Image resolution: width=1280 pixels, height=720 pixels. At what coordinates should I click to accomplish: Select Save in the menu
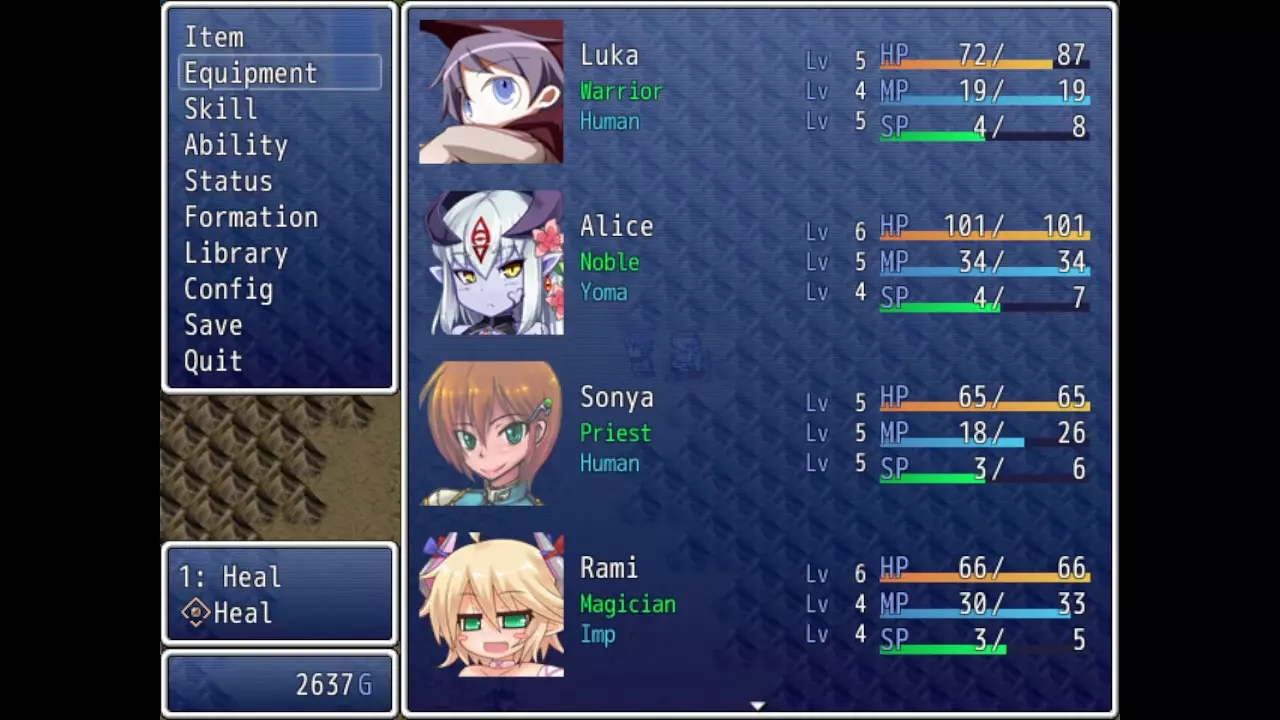(x=213, y=326)
